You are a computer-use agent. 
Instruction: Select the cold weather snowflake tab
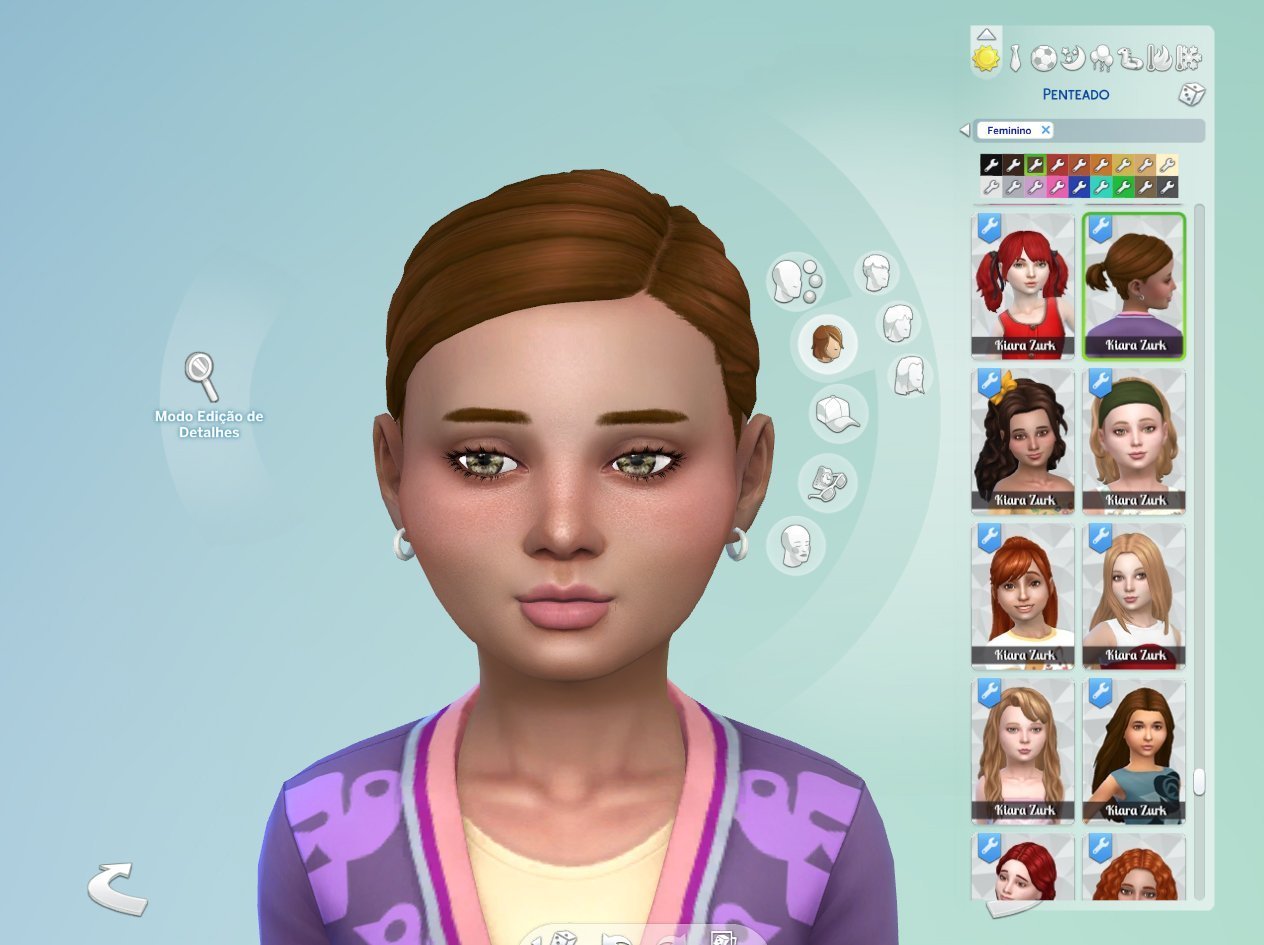1188,58
